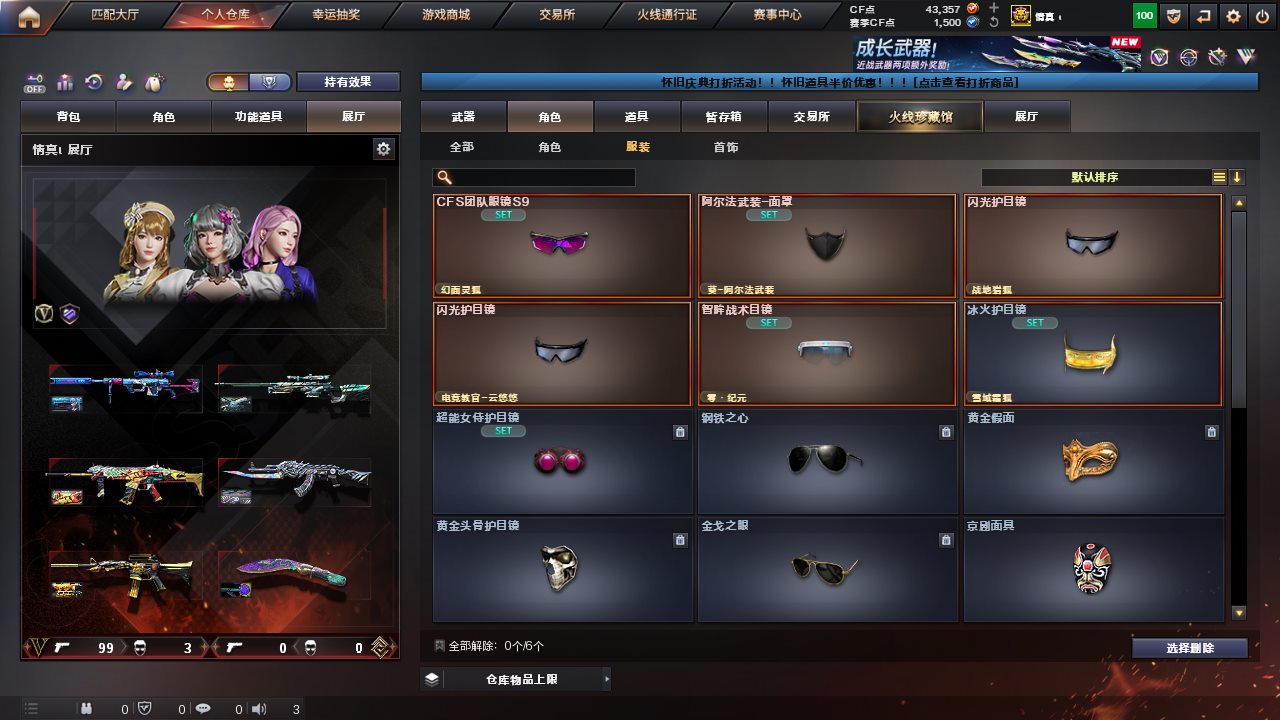The image size is (1280, 720).
Task: Select the CFS团队眼镜S9 item
Action: (562, 246)
